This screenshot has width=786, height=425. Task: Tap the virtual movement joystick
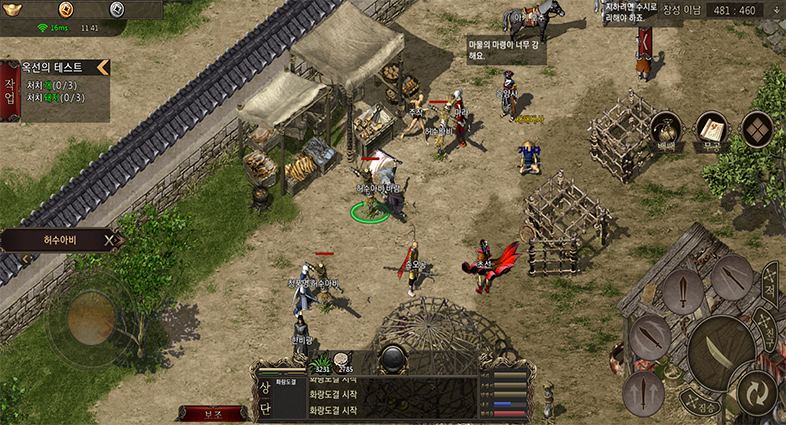(x=91, y=318)
